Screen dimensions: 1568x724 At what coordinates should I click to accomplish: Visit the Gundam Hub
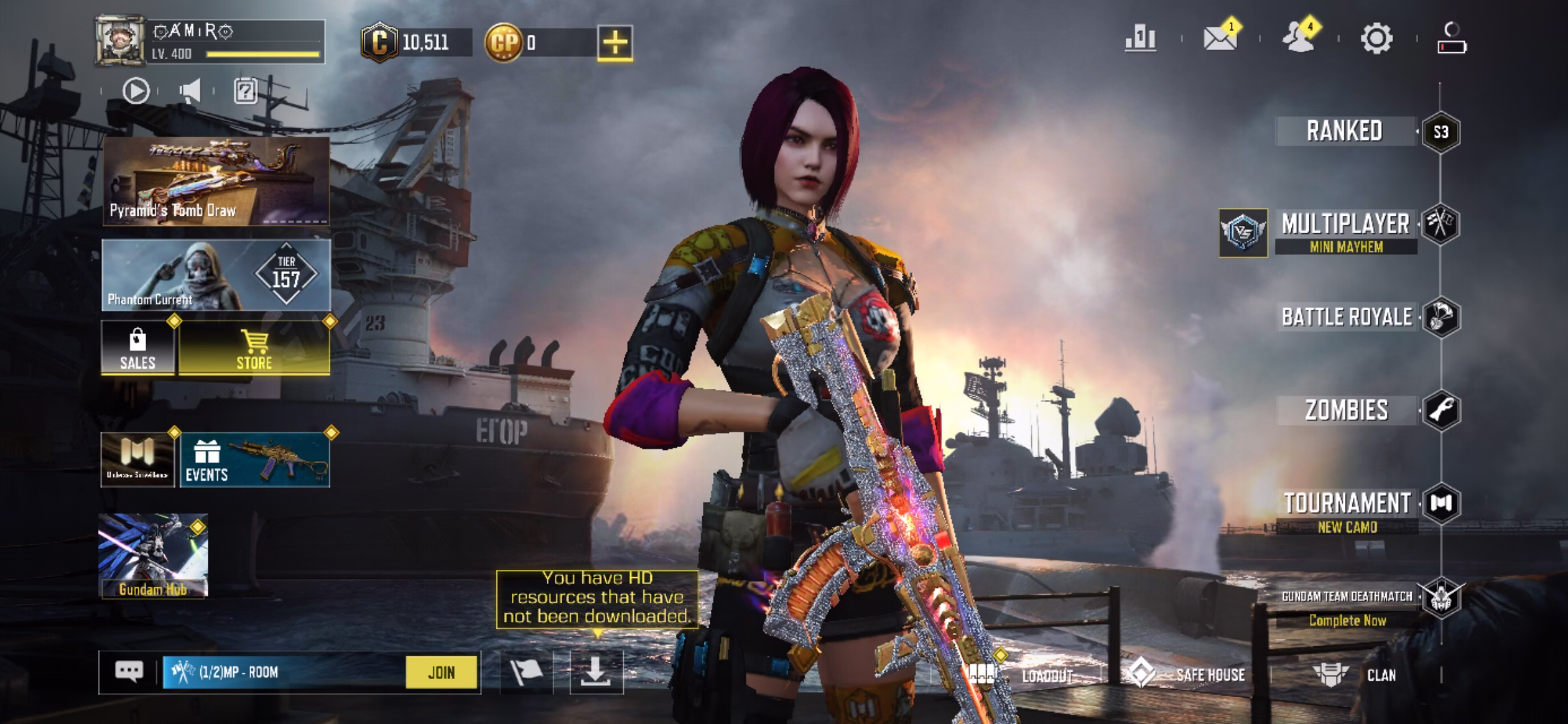[x=153, y=556]
